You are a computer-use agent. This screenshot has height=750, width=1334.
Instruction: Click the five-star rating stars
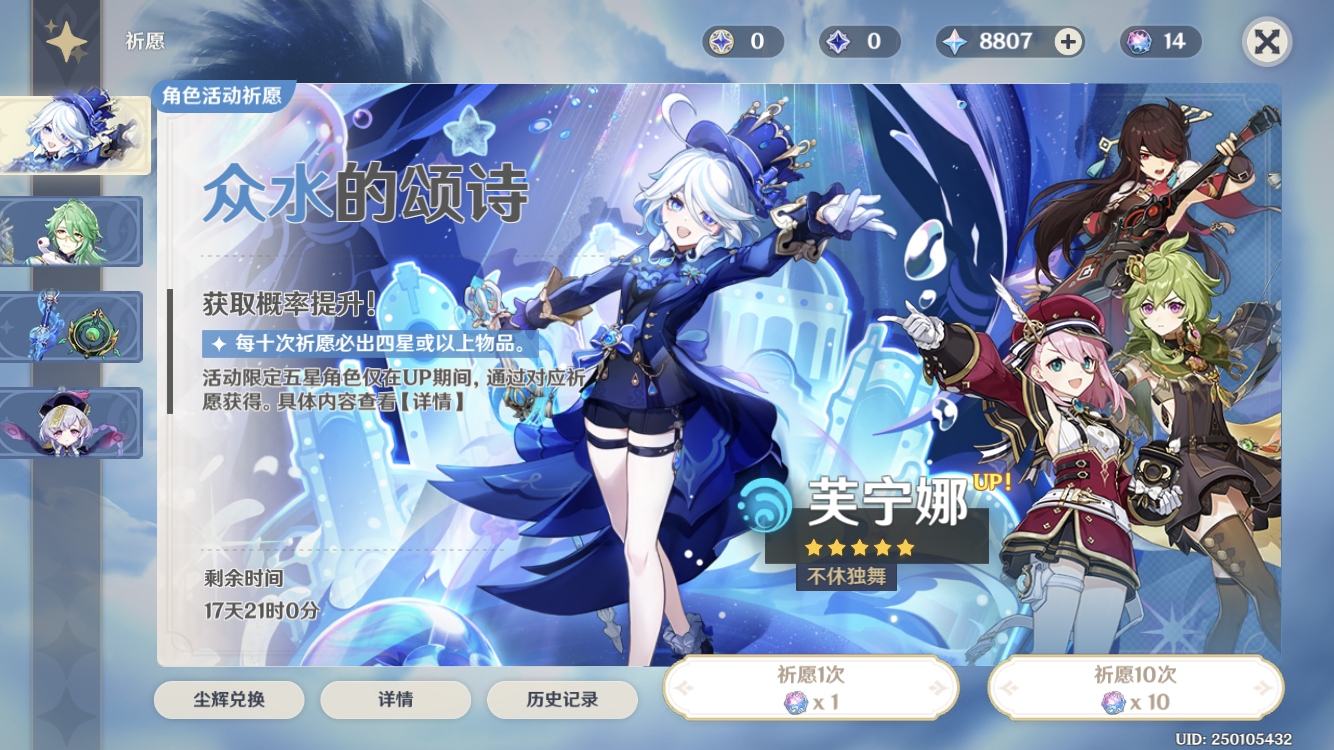[x=857, y=548]
